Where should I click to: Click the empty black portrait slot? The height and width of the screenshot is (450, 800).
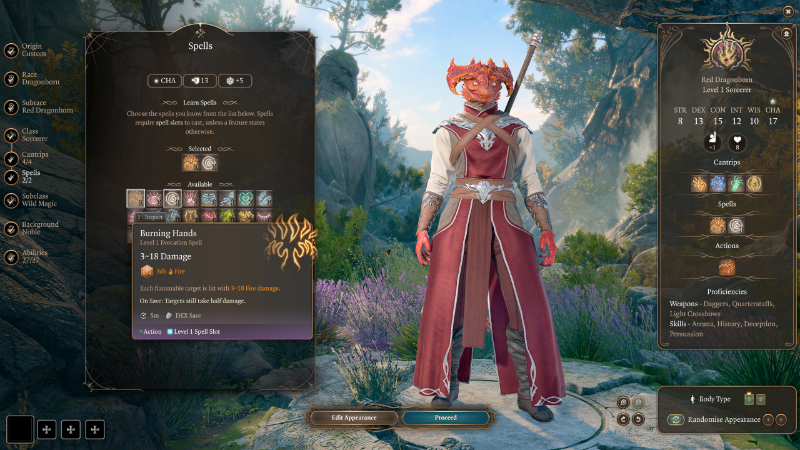20,429
